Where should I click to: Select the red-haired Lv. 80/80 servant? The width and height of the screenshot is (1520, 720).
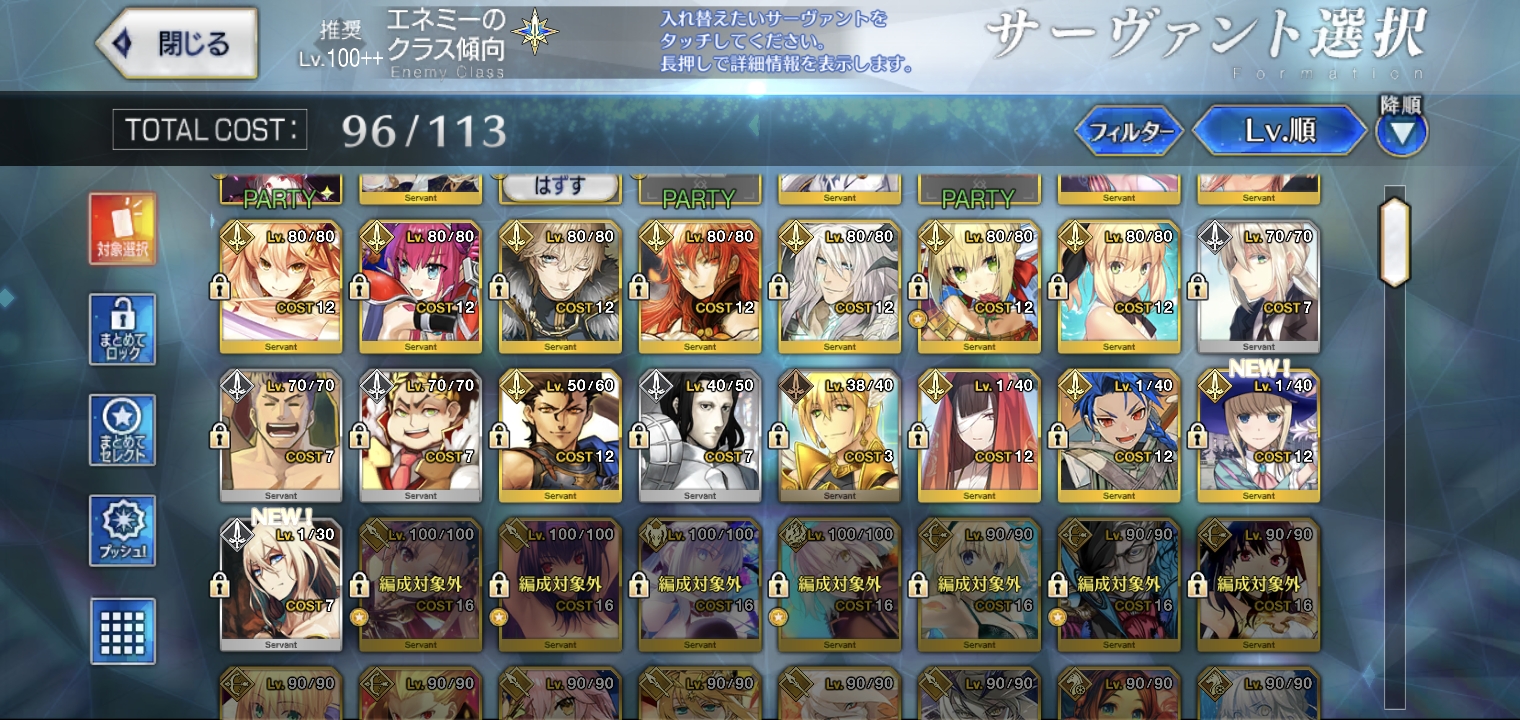coord(699,287)
